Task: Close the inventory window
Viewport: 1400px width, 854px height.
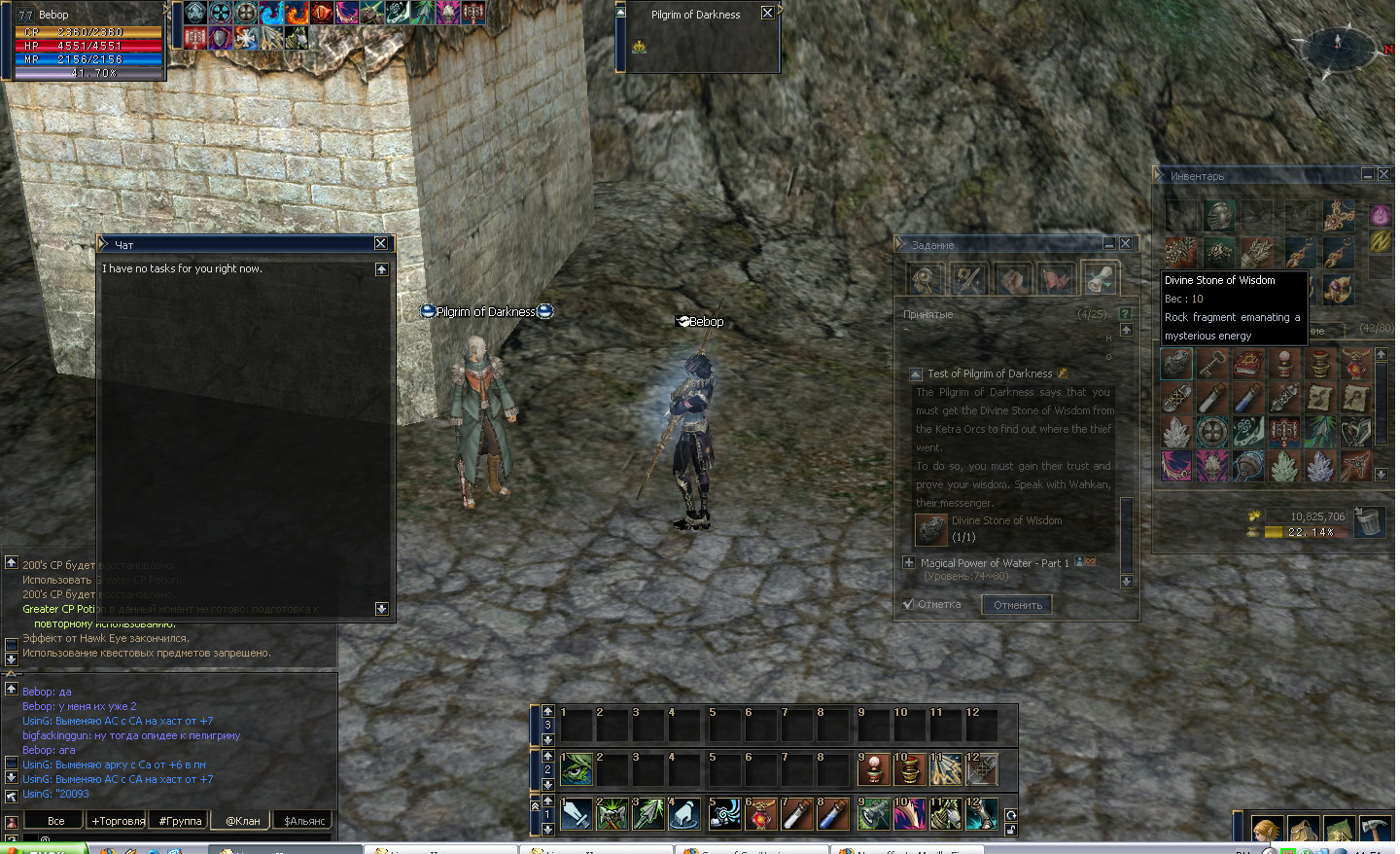Action: click(1383, 174)
